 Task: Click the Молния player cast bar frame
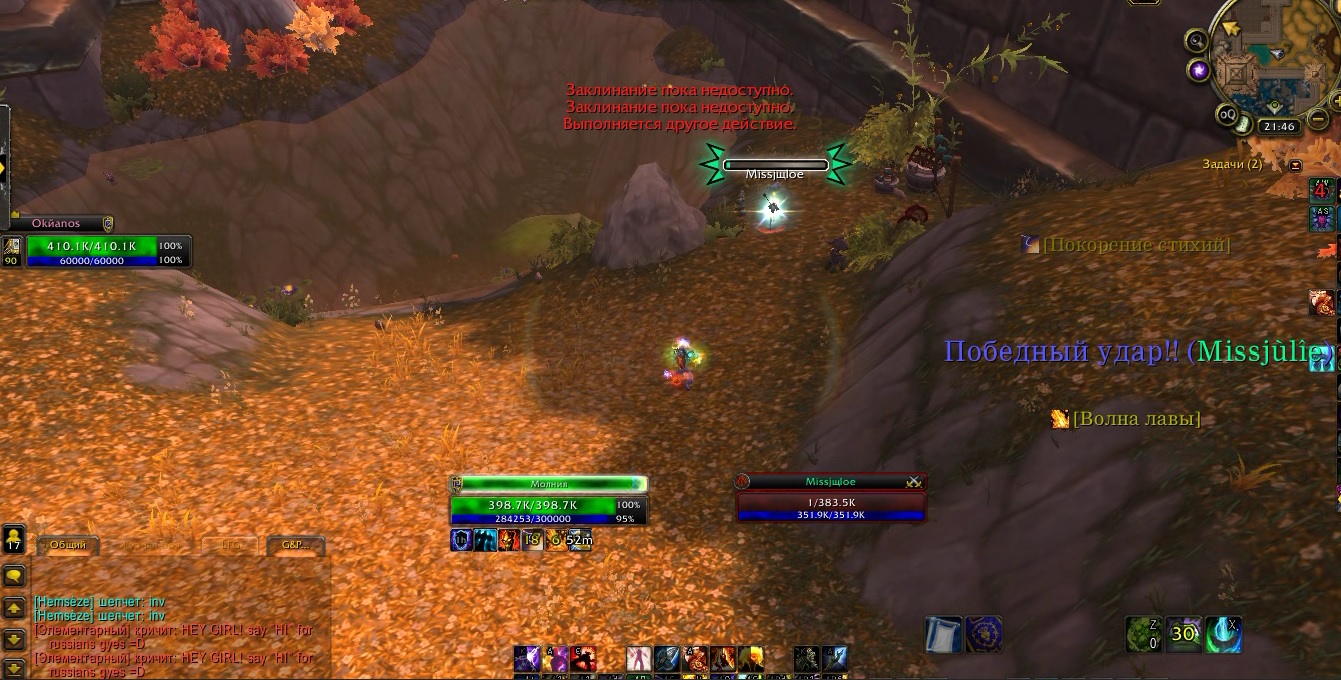[549, 484]
